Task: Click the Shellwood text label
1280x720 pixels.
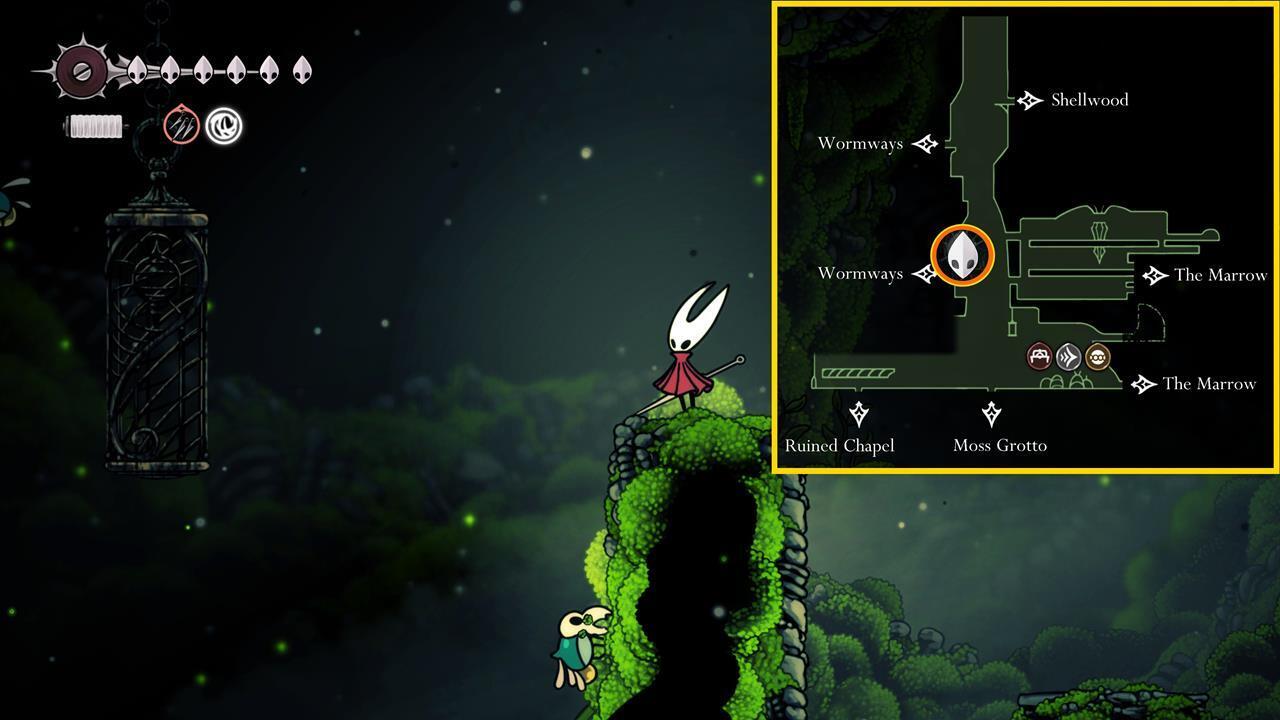Action: tap(1088, 100)
